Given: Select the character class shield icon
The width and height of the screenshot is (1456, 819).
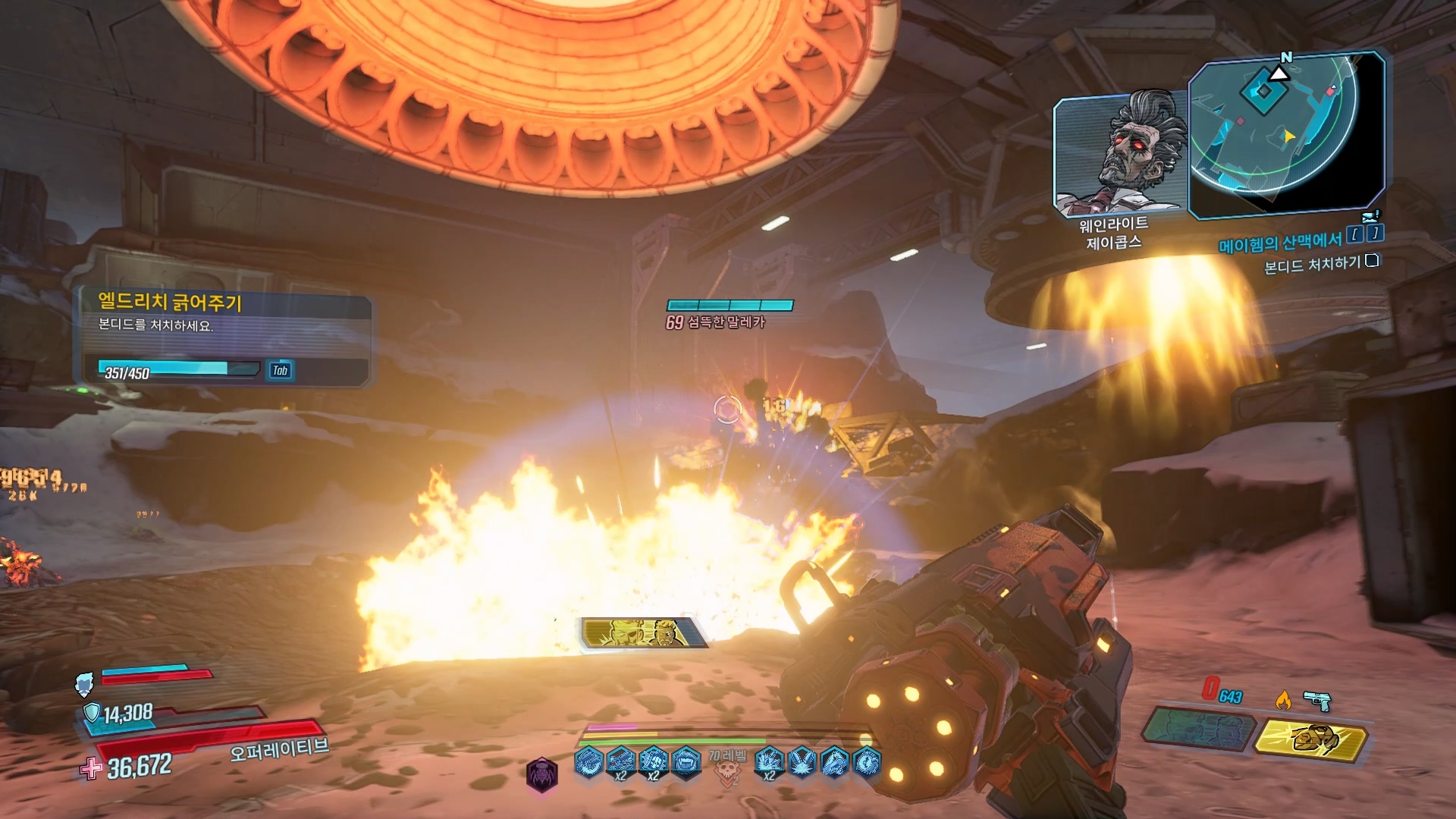Looking at the screenshot, I should click(85, 684).
